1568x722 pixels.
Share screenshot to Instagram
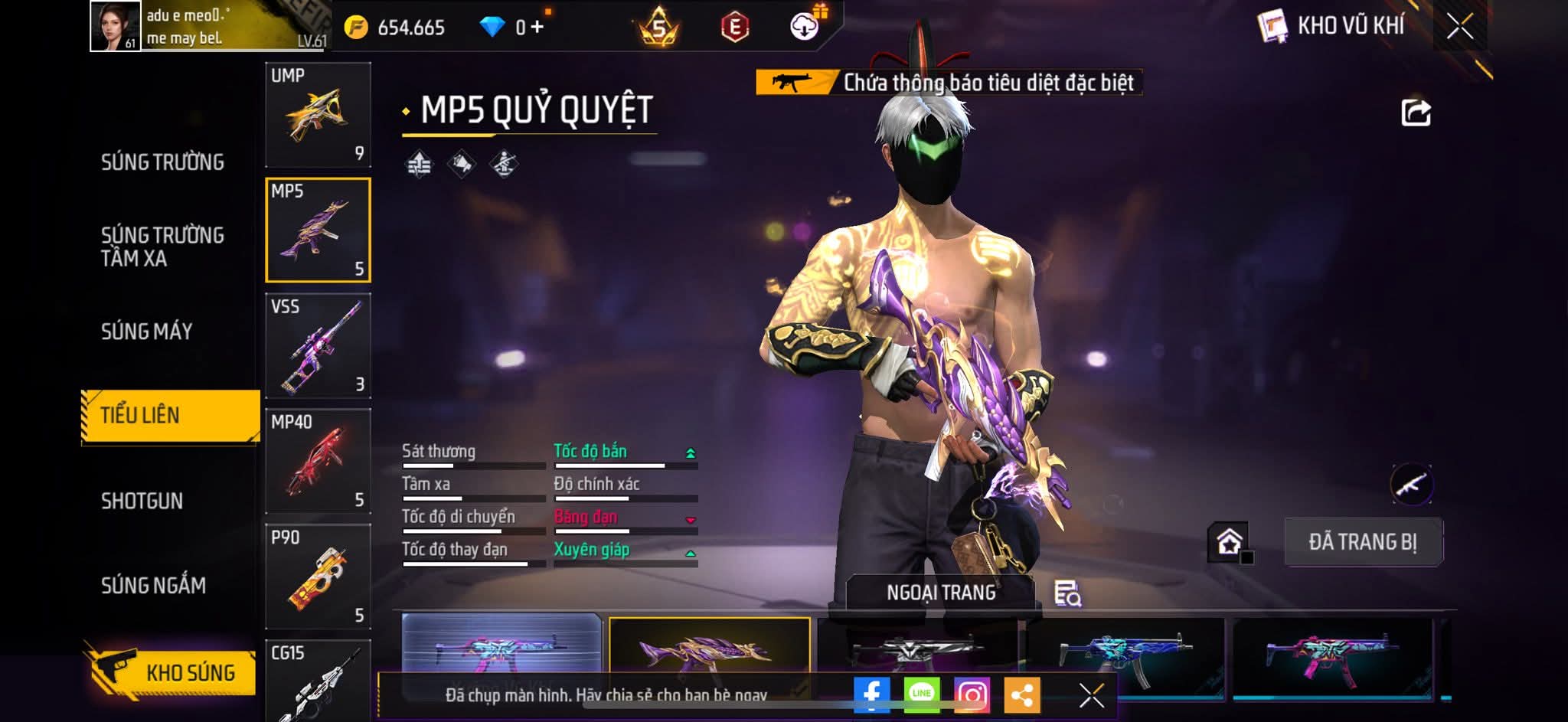(972, 695)
